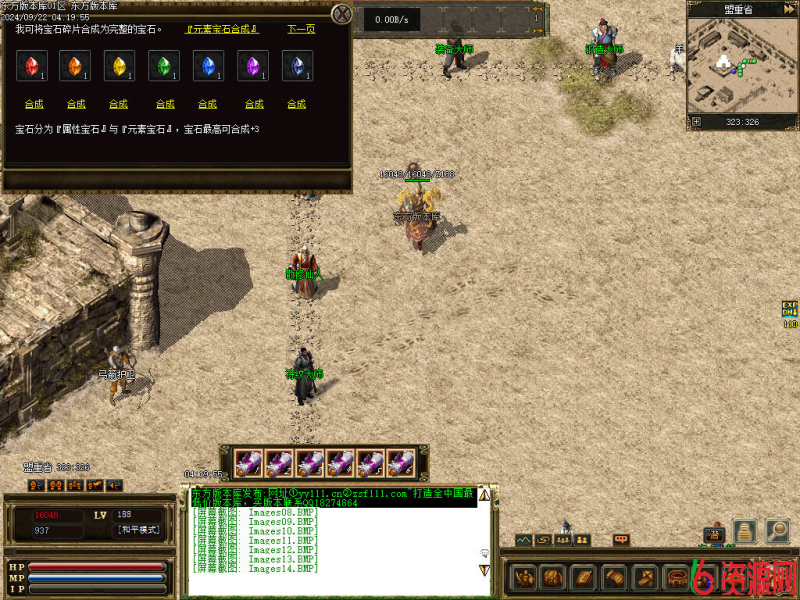The height and width of the screenshot is (600, 800).
Task: Select the orange gem slot
Action: [76, 67]
